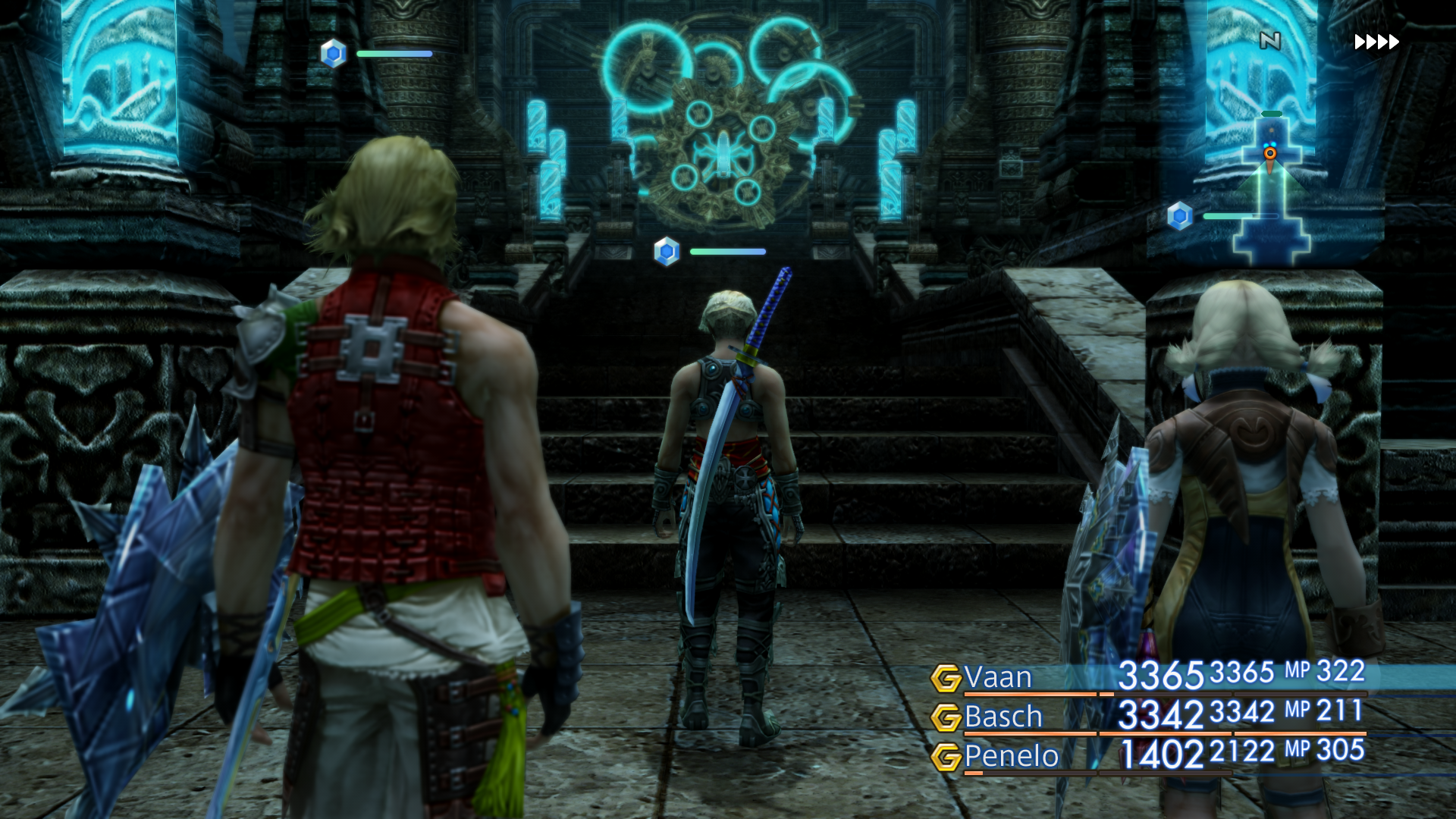Click Basch's gambit G icon
The height and width of the screenshot is (819, 1456).
click(x=946, y=717)
